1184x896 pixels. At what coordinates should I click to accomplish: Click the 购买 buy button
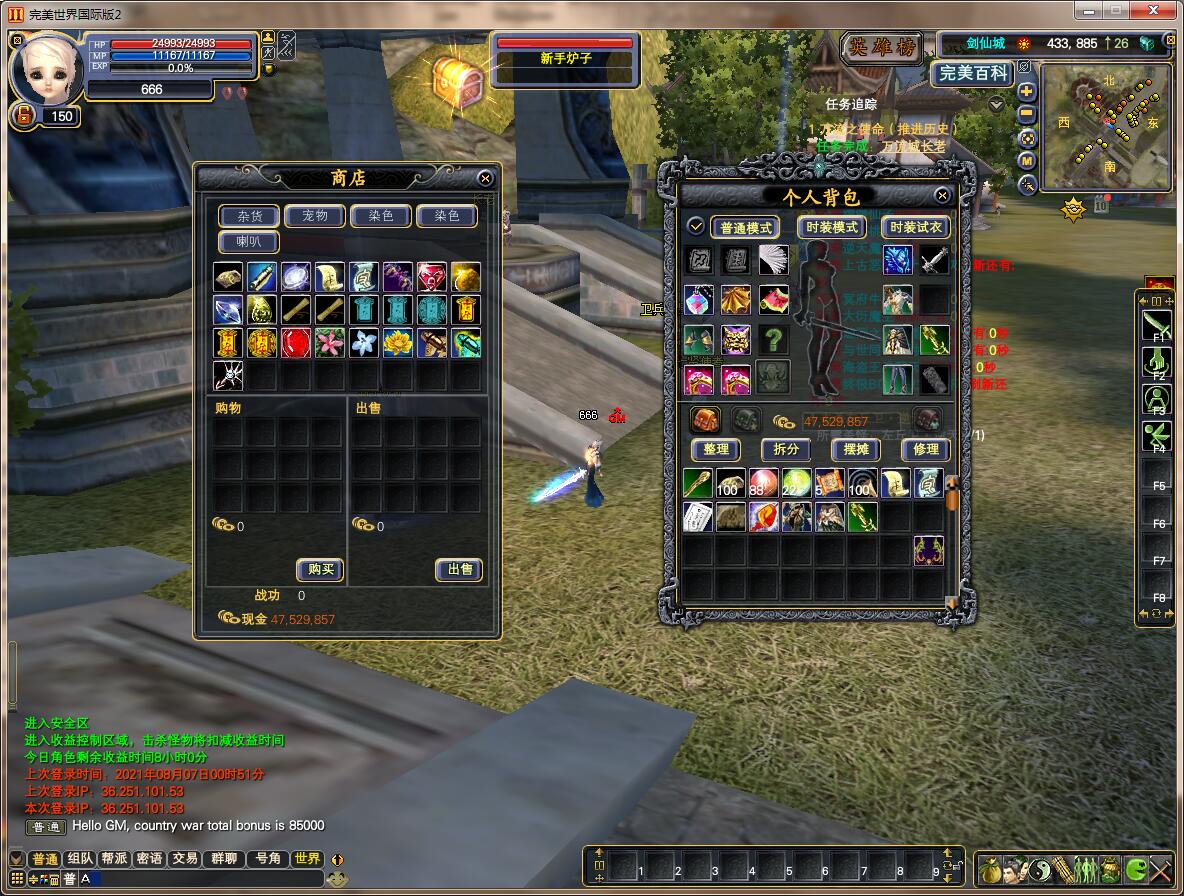[x=320, y=569]
